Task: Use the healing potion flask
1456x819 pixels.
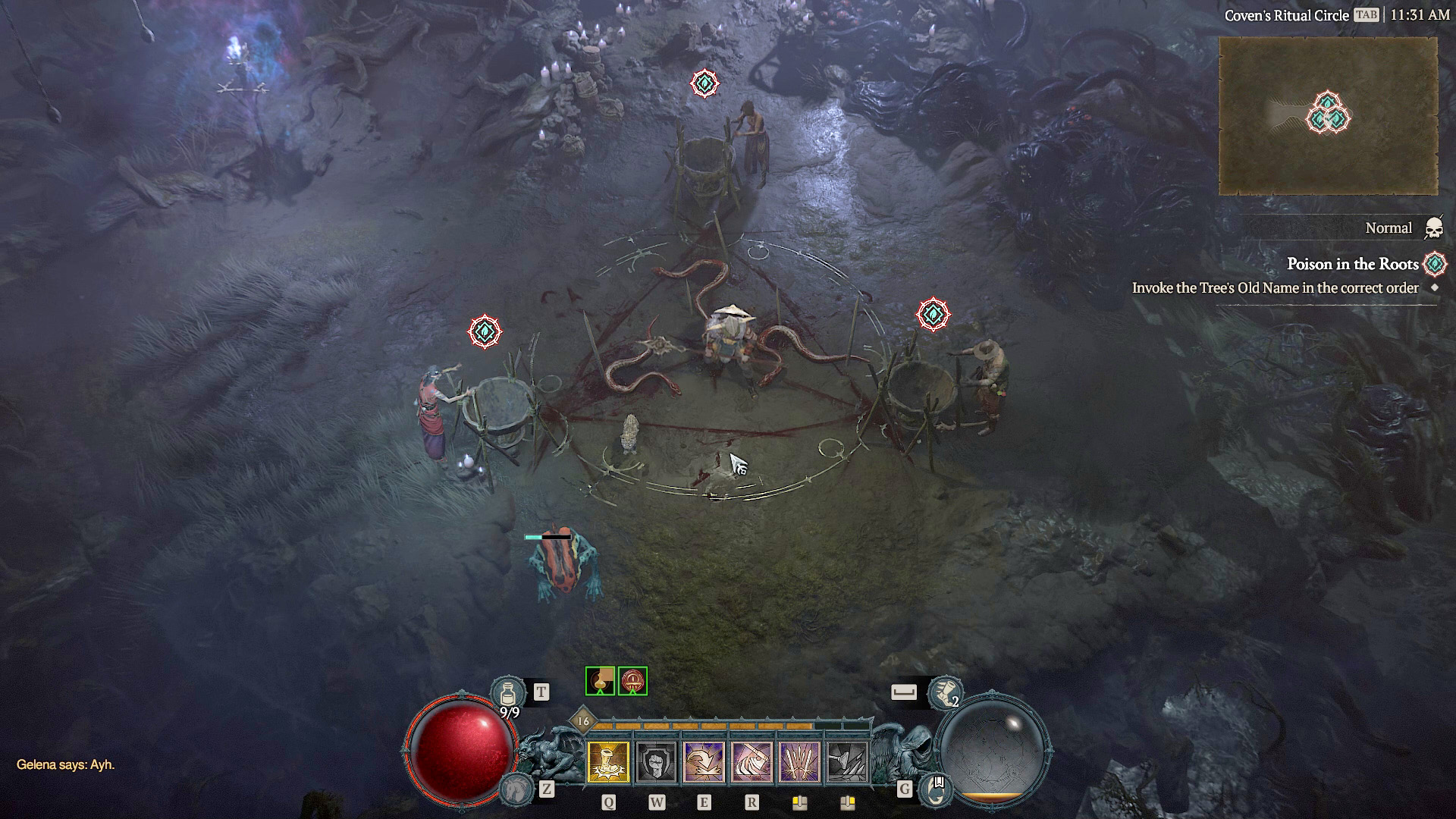Action: pyautogui.click(x=507, y=693)
